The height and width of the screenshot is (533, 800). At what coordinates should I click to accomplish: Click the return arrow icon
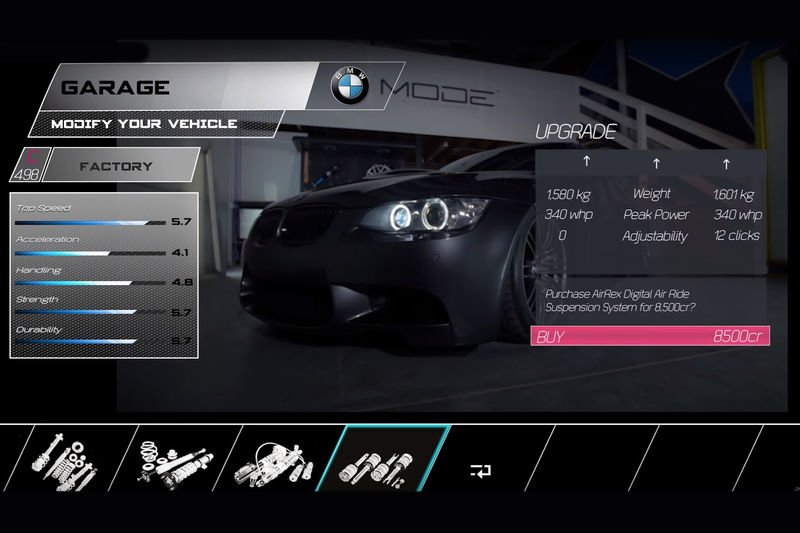pos(480,470)
